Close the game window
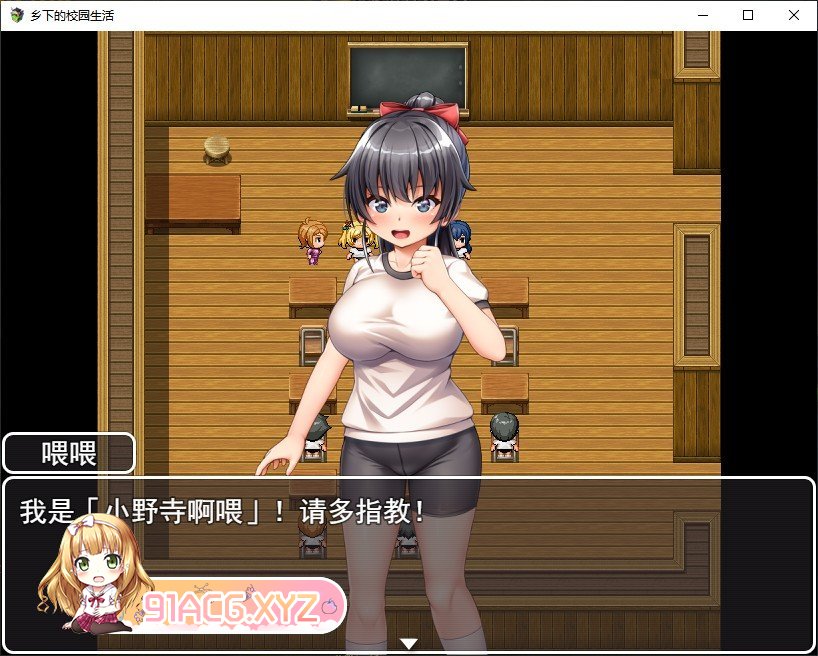This screenshot has width=818, height=656. pos(794,15)
